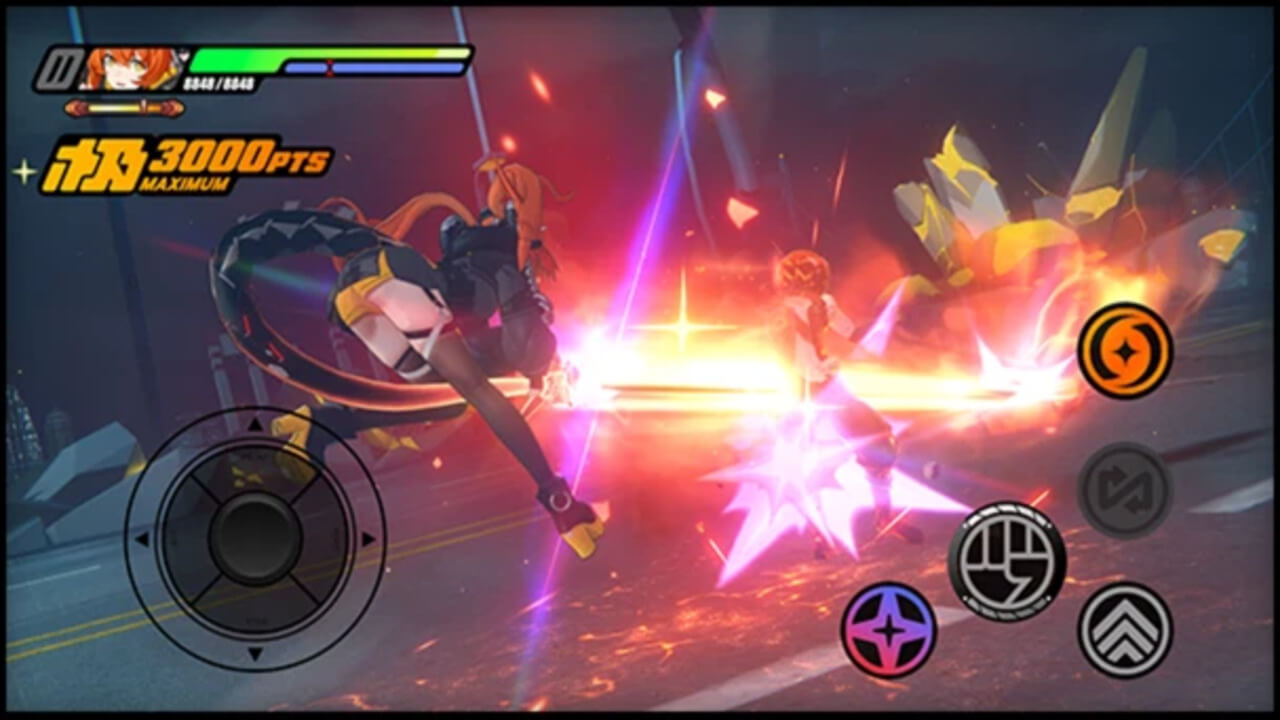Tap the joystick's left arrow
This screenshot has width=1280, height=720.
point(142,539)
